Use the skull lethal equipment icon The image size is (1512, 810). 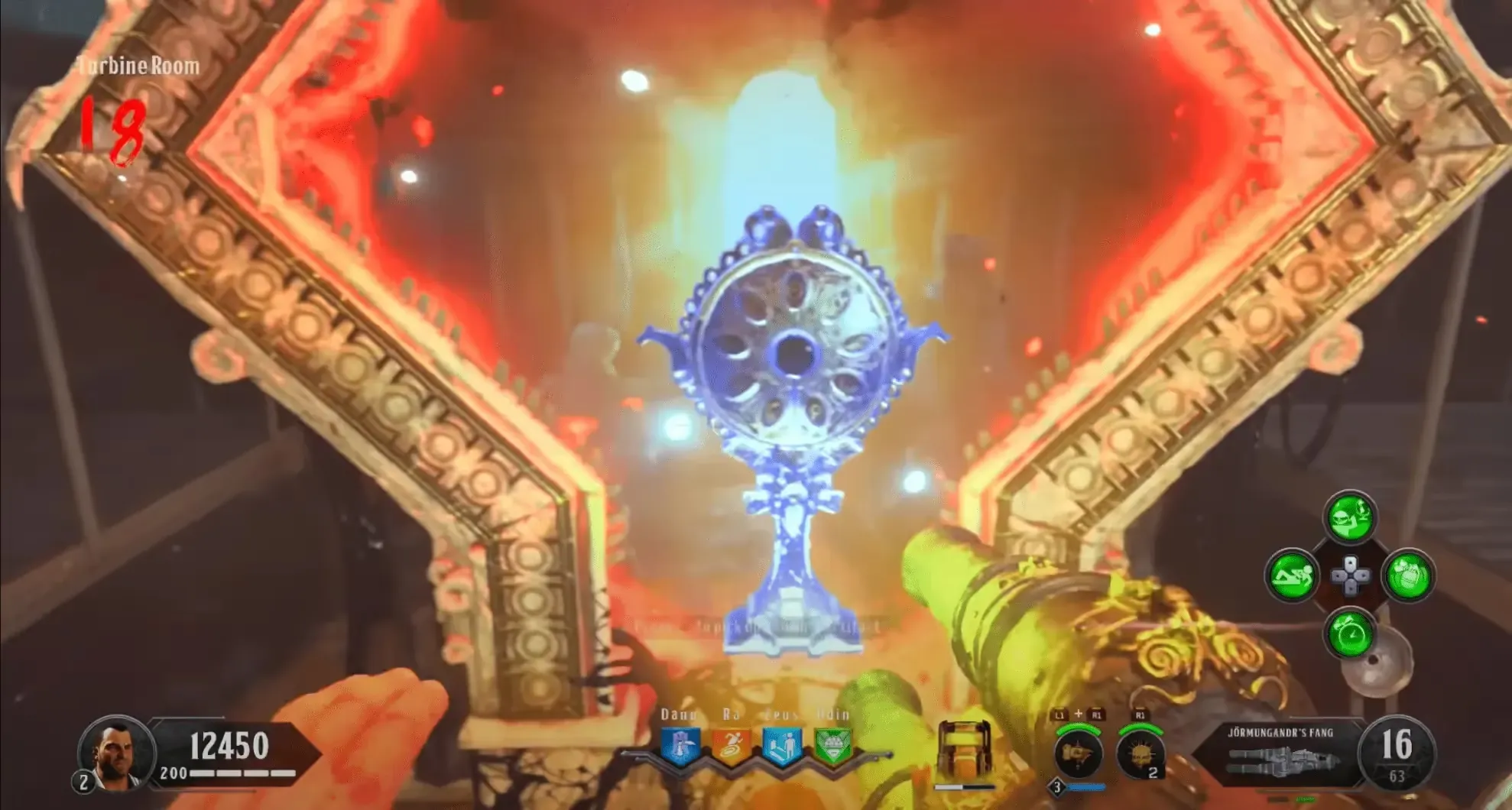click(x=1140, y=753)
